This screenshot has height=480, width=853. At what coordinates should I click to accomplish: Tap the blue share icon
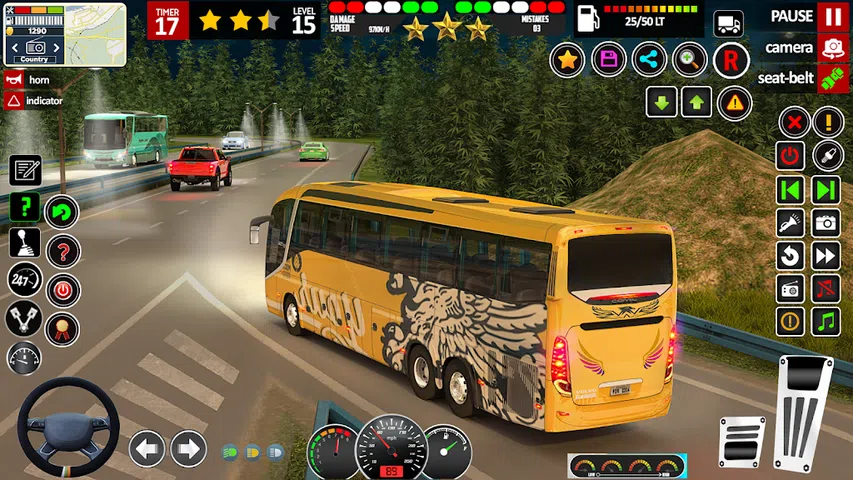tap(649, 60)
